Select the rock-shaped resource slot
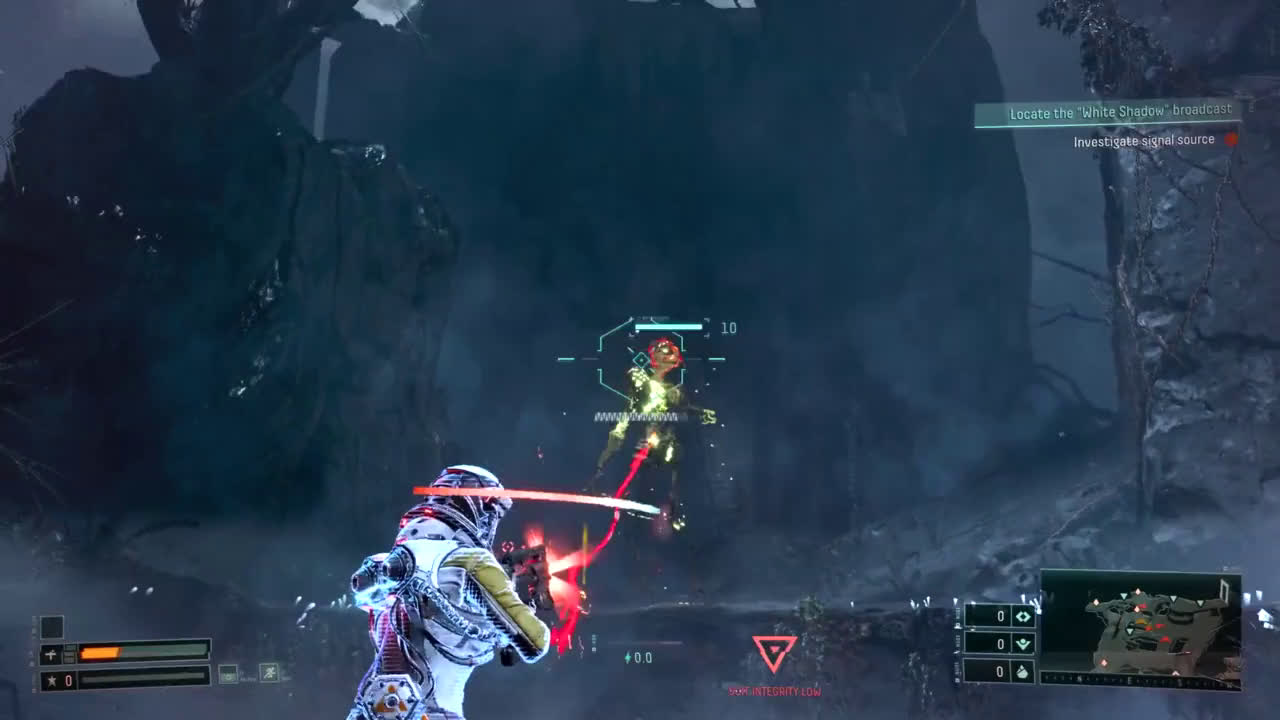 tap(1022, 672)
